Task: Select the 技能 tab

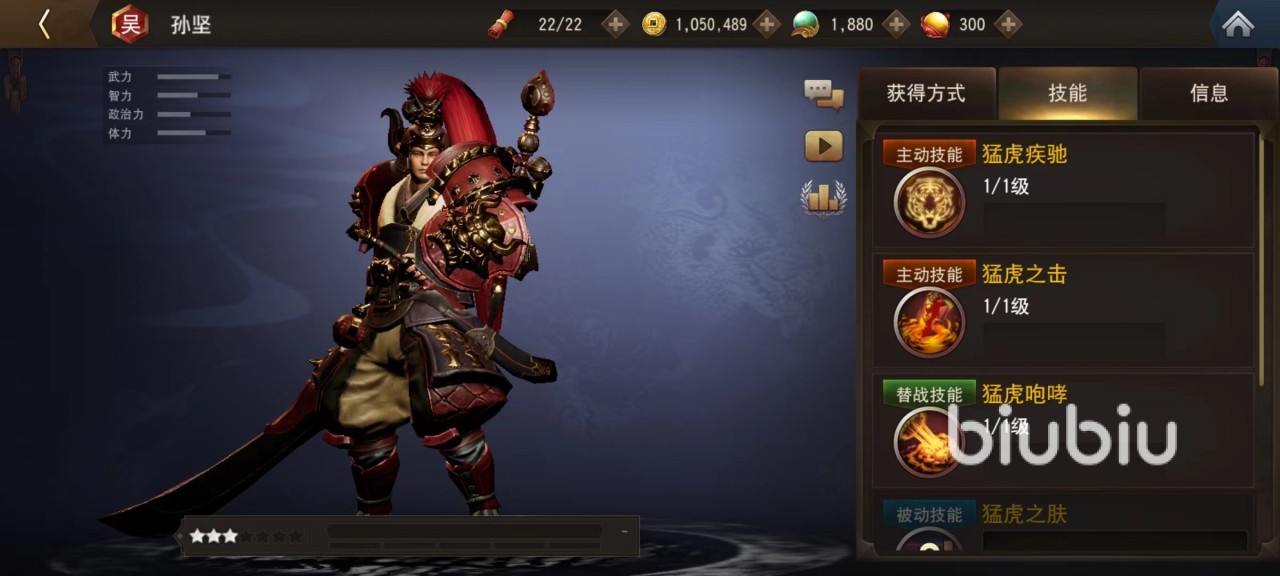Action: [x=1067, y=94]
